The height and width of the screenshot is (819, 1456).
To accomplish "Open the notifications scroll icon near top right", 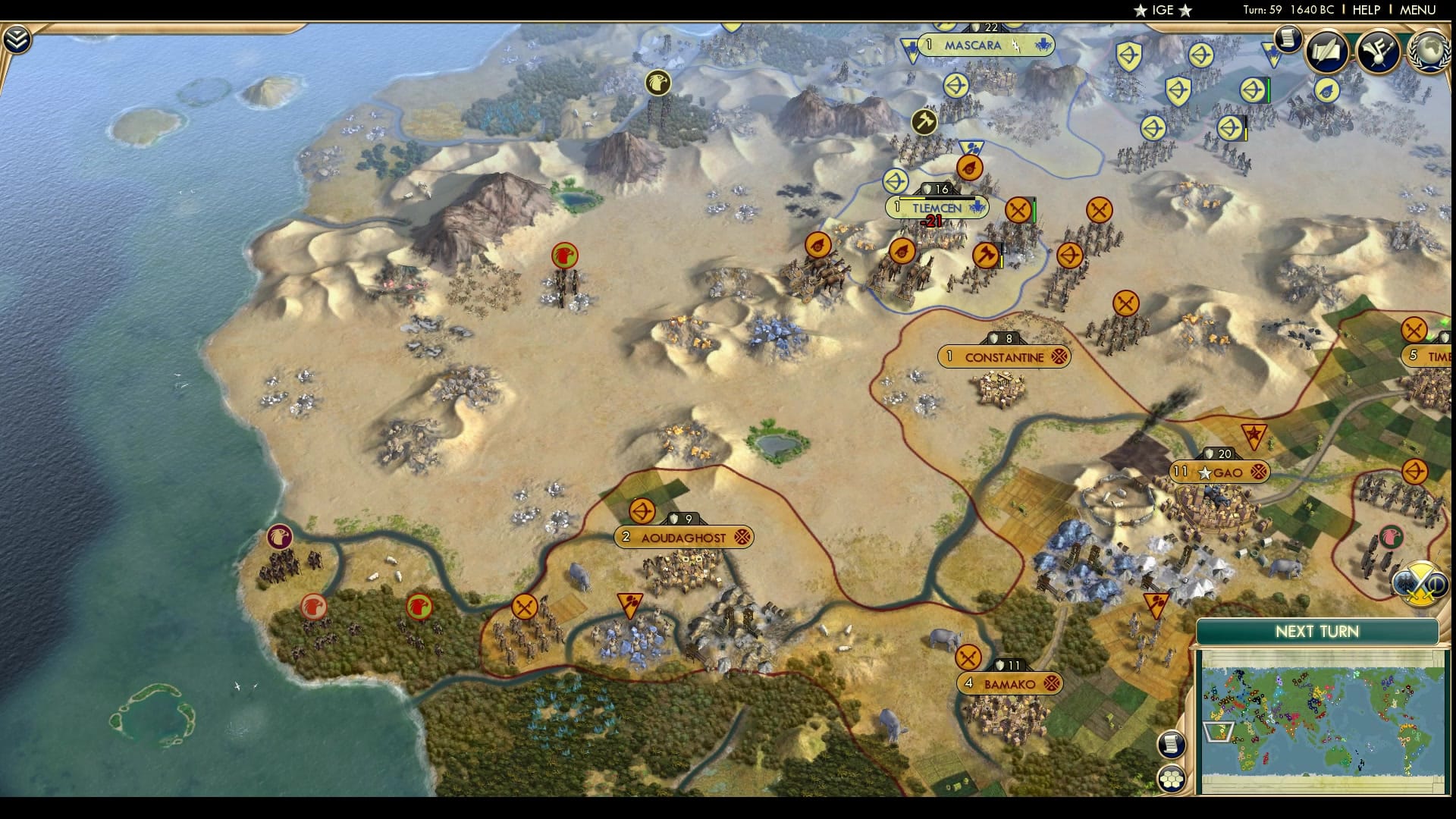I will (x=1287, y=39).
